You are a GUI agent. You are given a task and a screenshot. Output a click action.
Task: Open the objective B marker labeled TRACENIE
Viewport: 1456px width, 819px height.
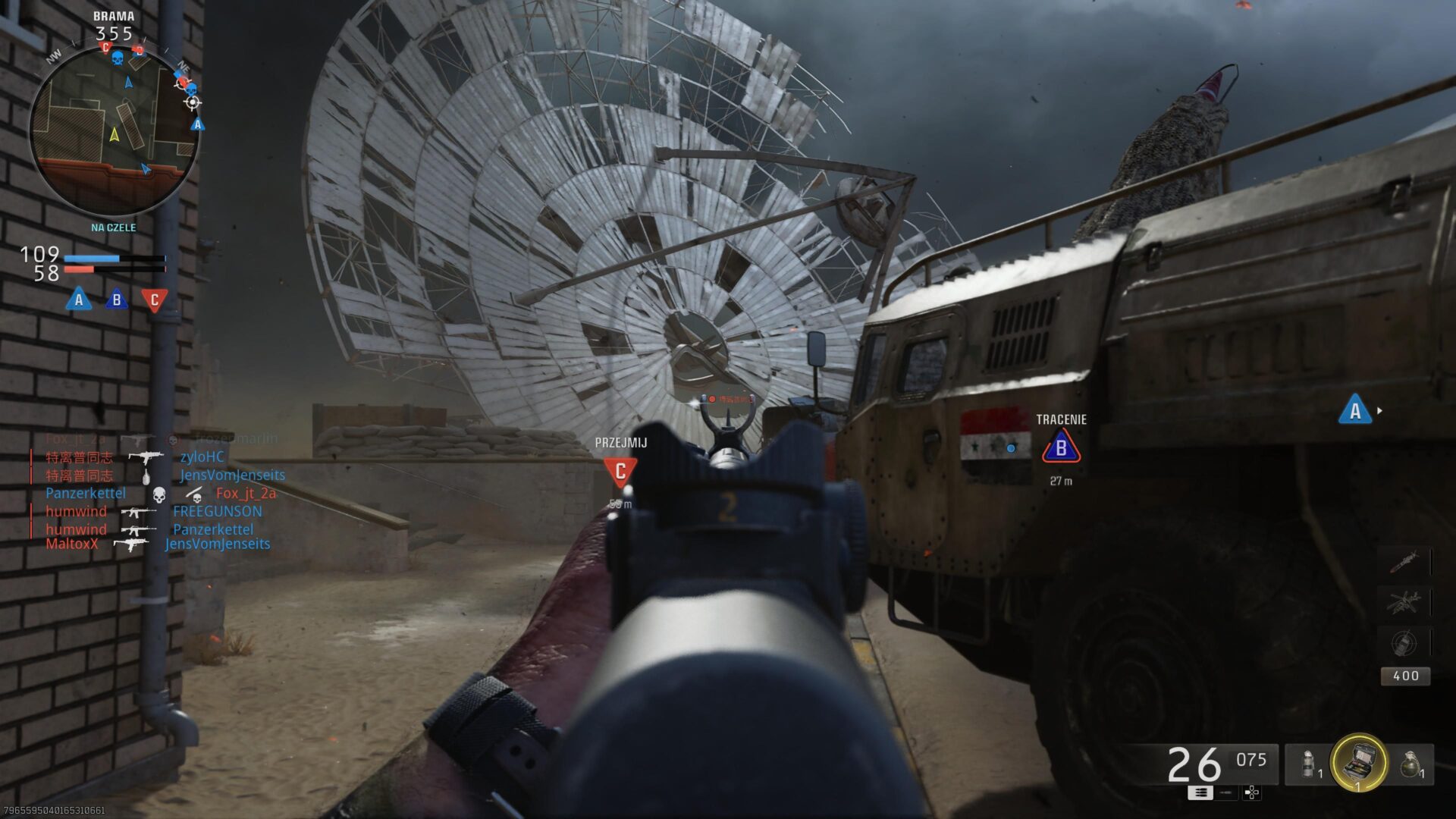(x=1062, y=447)
